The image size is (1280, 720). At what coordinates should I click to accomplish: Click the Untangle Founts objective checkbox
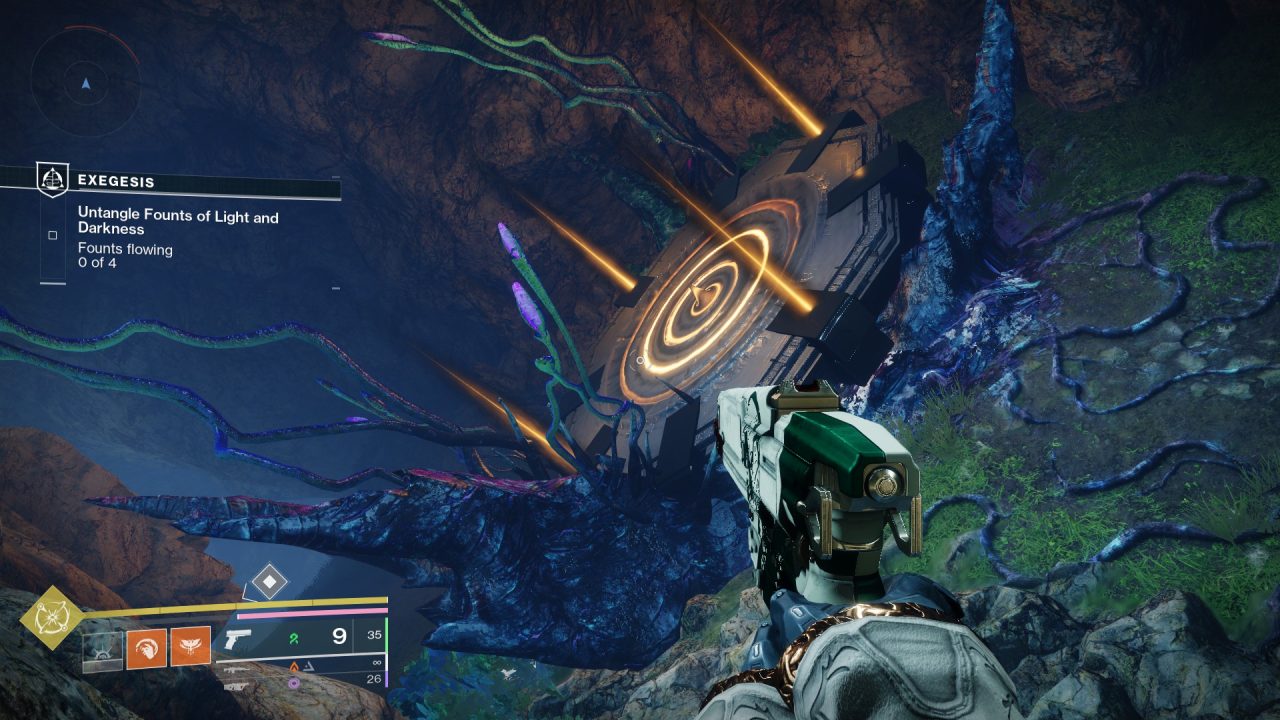coord(53,236)
